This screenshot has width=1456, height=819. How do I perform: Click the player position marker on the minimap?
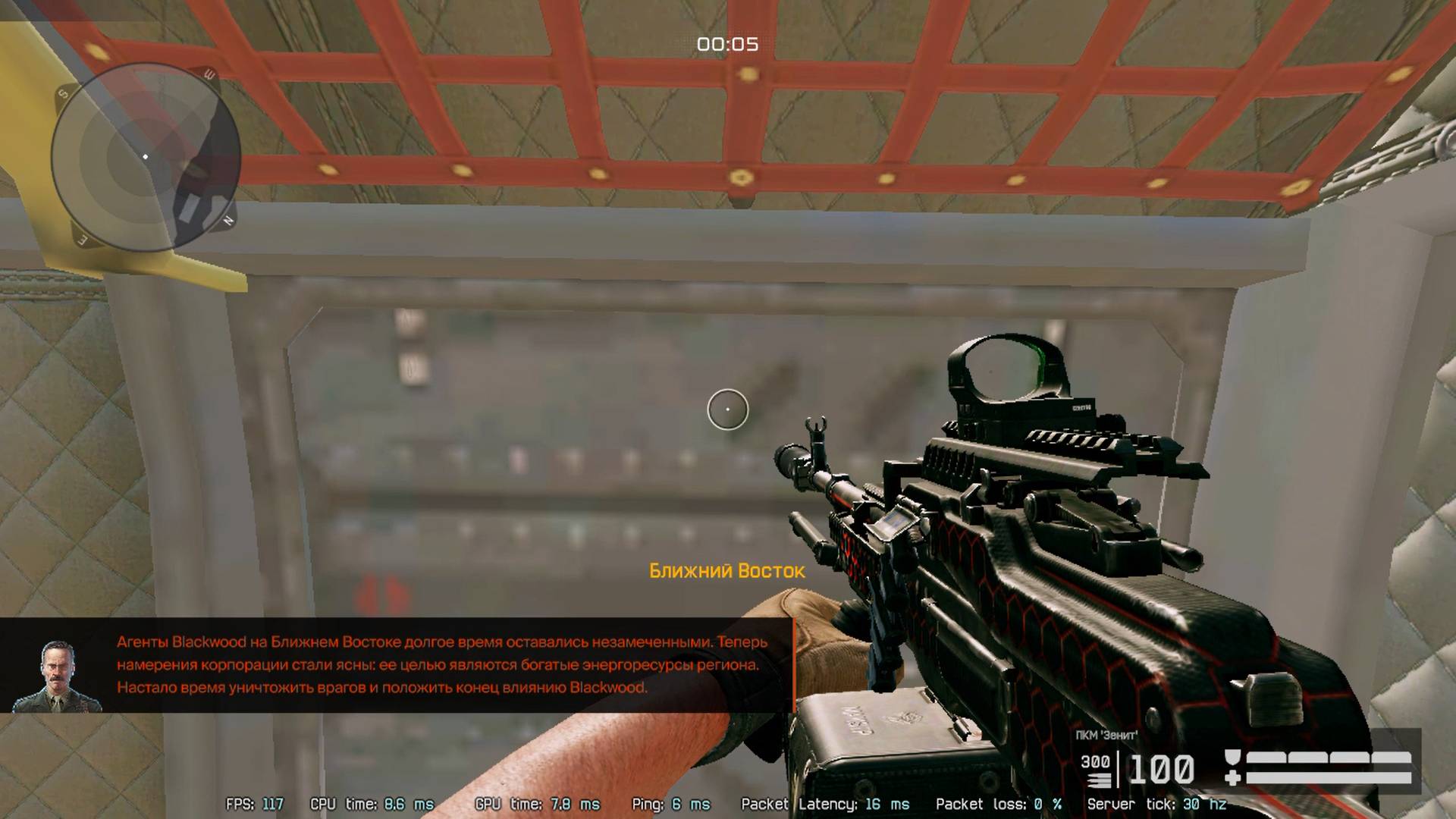pos(146,157)
